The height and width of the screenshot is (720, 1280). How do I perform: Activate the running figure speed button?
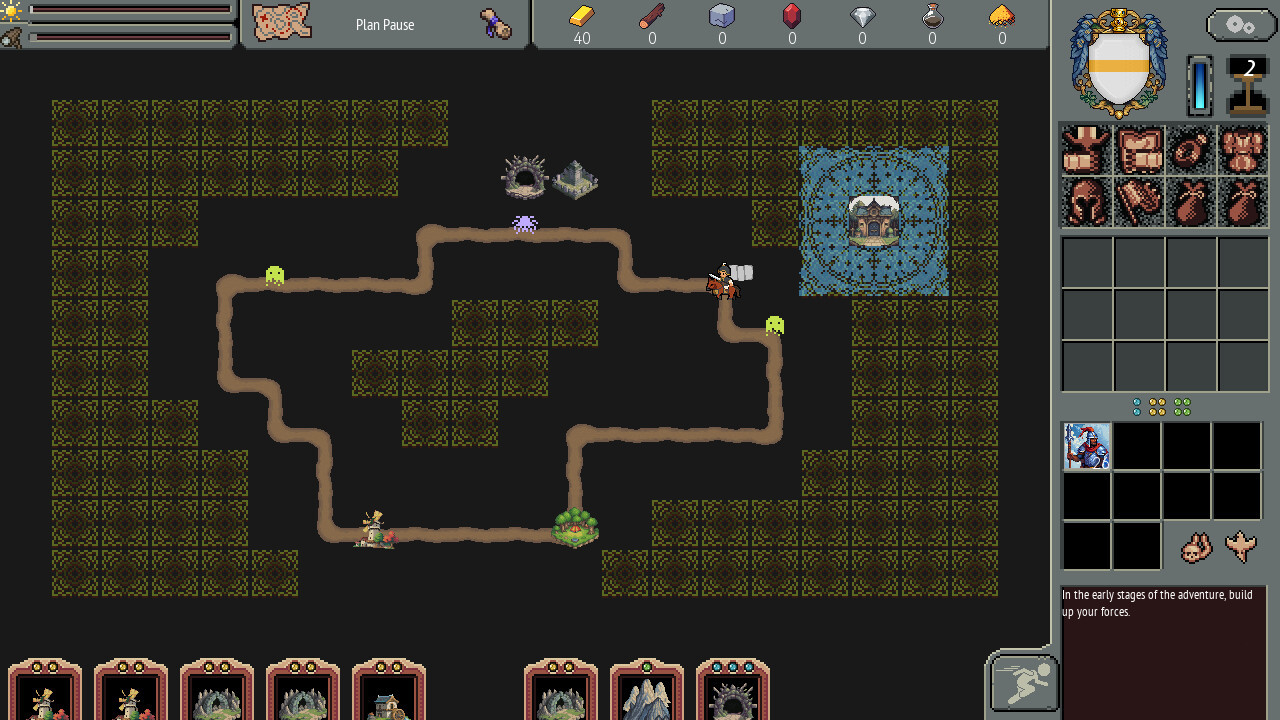click(x=1024, y=683)
